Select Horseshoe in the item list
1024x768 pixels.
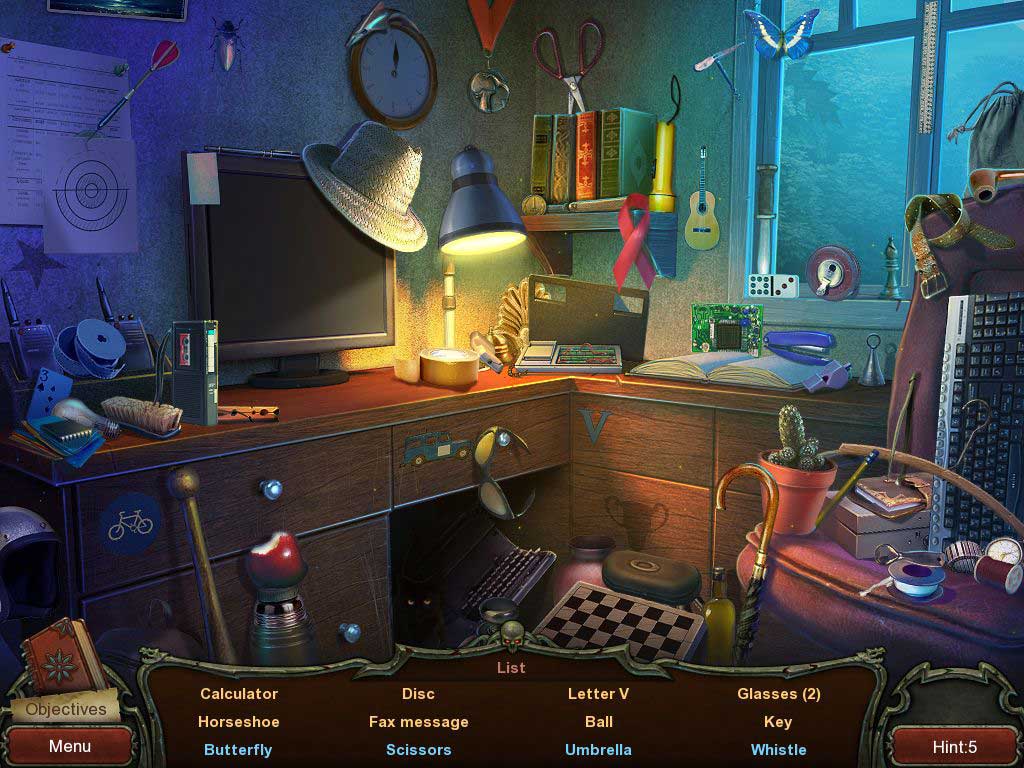pyautogui.click(x=239, y=721)
